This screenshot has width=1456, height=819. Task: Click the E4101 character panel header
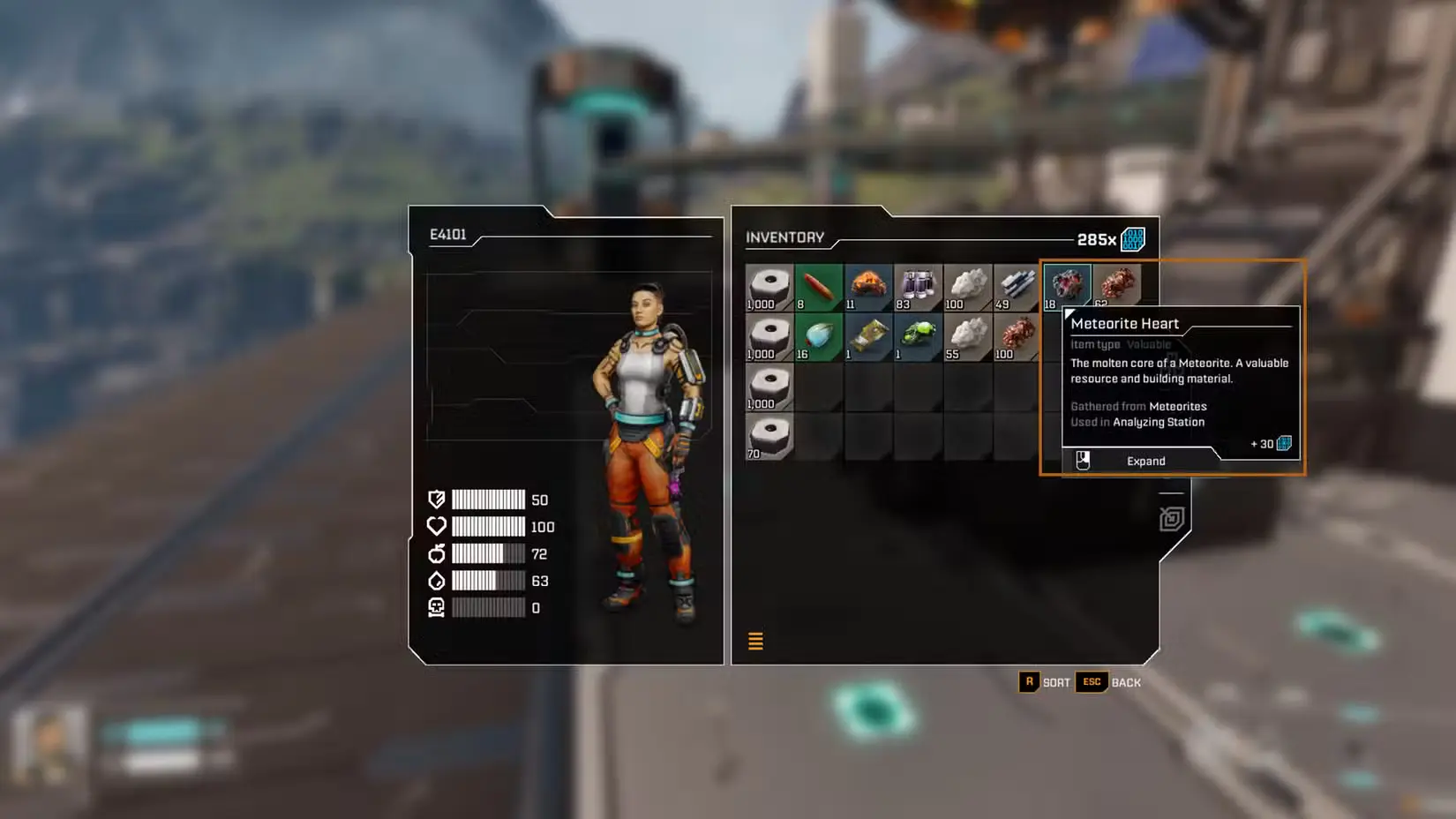[450, 235]
